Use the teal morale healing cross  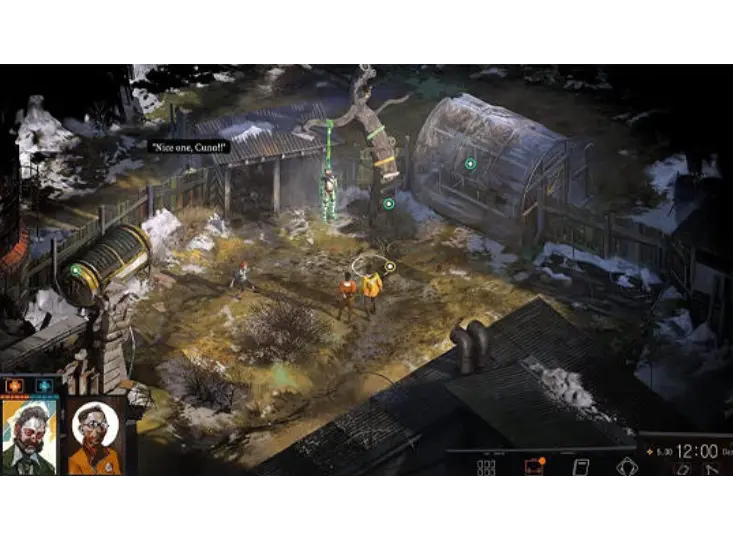click(44, 384)
